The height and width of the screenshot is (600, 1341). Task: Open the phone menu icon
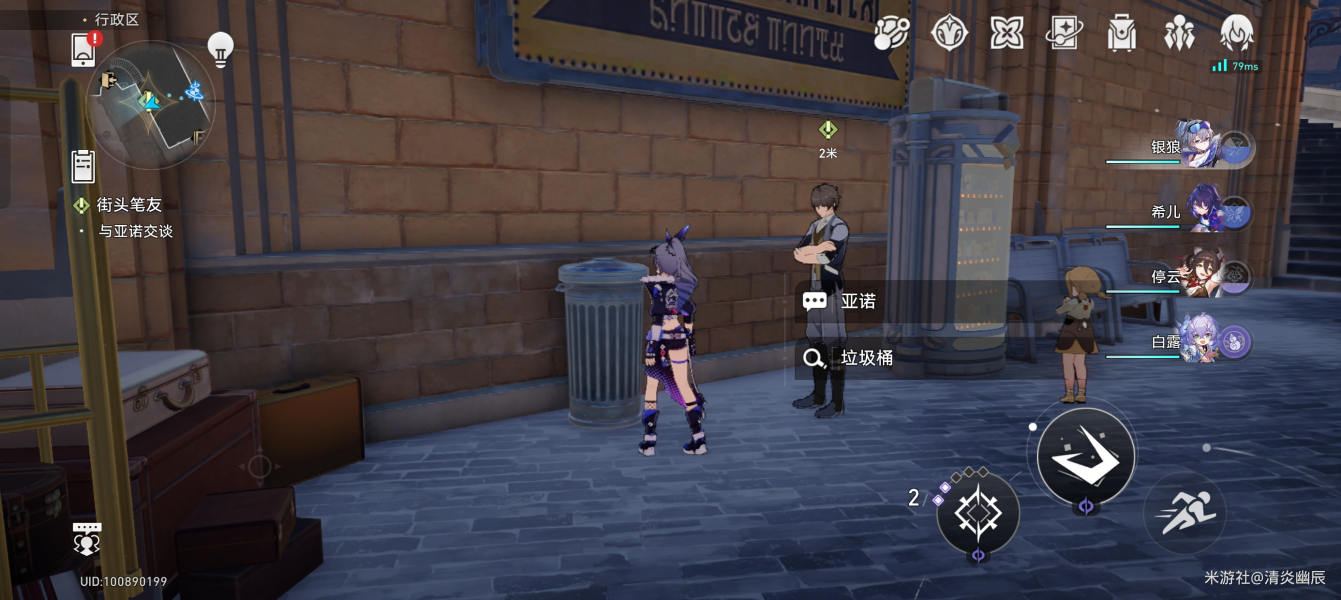pos(84,49)
